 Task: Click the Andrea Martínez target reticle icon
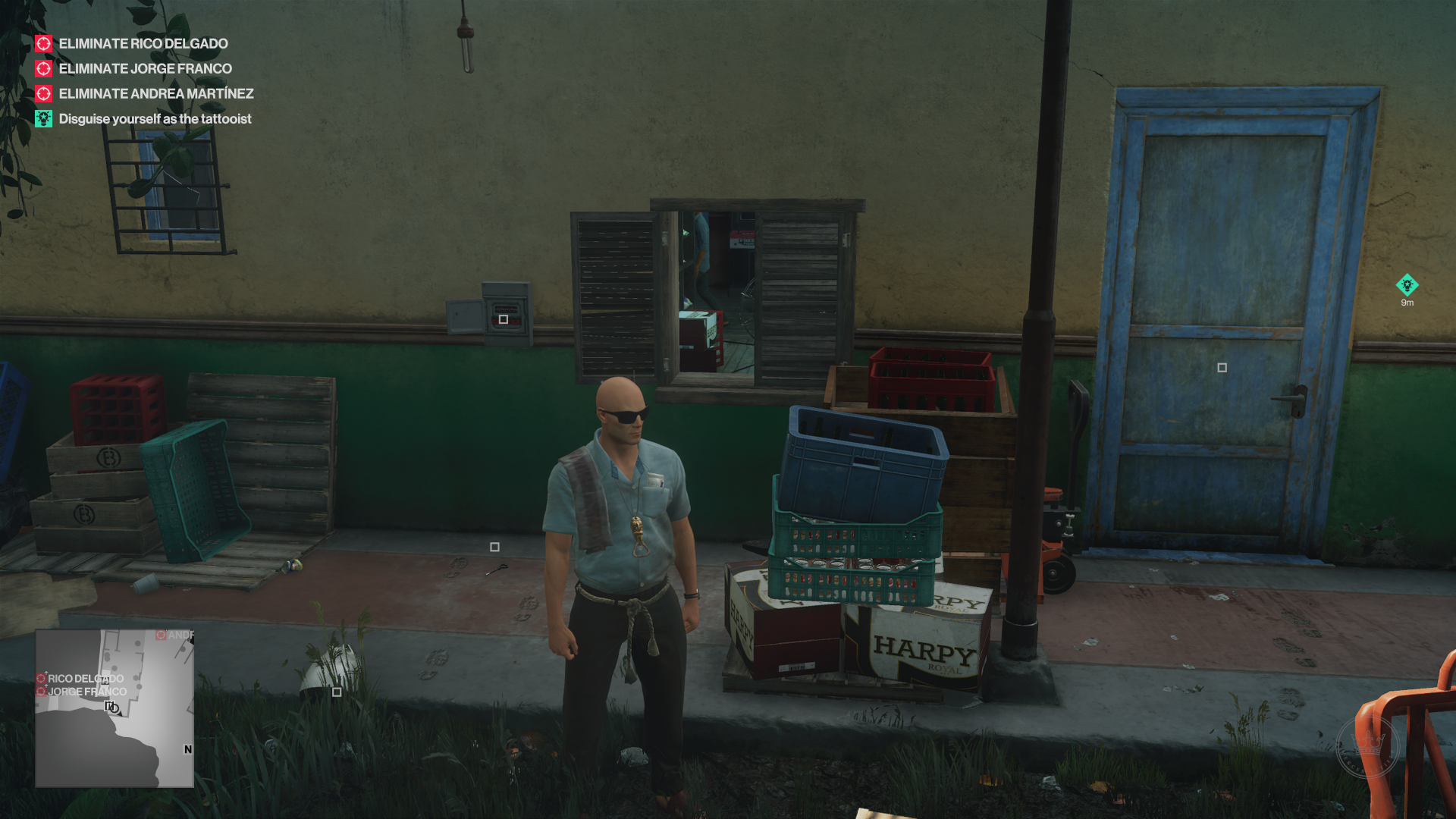click(43, 93)
